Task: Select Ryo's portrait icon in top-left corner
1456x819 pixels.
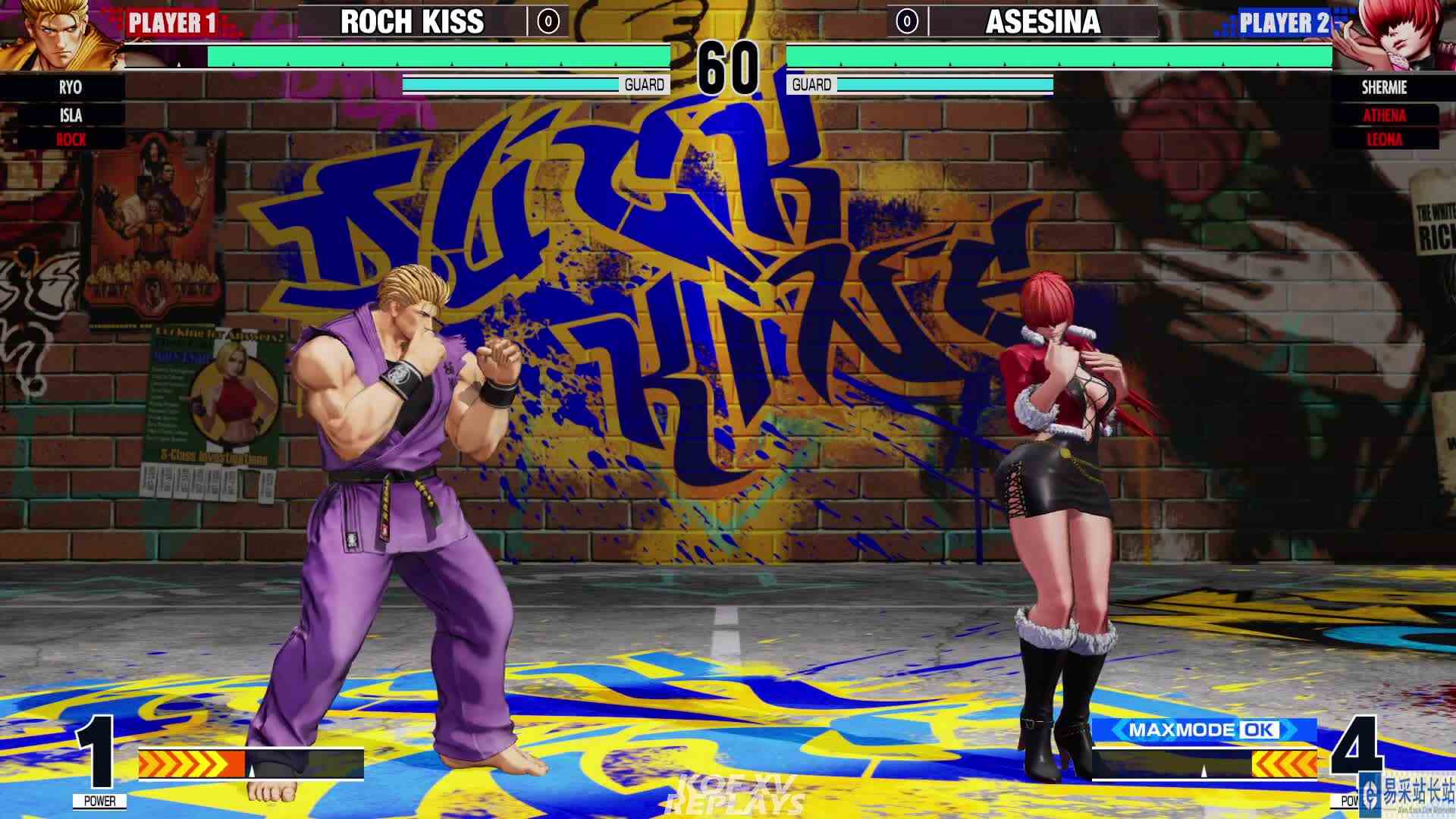Action: [x=57, y=34]
